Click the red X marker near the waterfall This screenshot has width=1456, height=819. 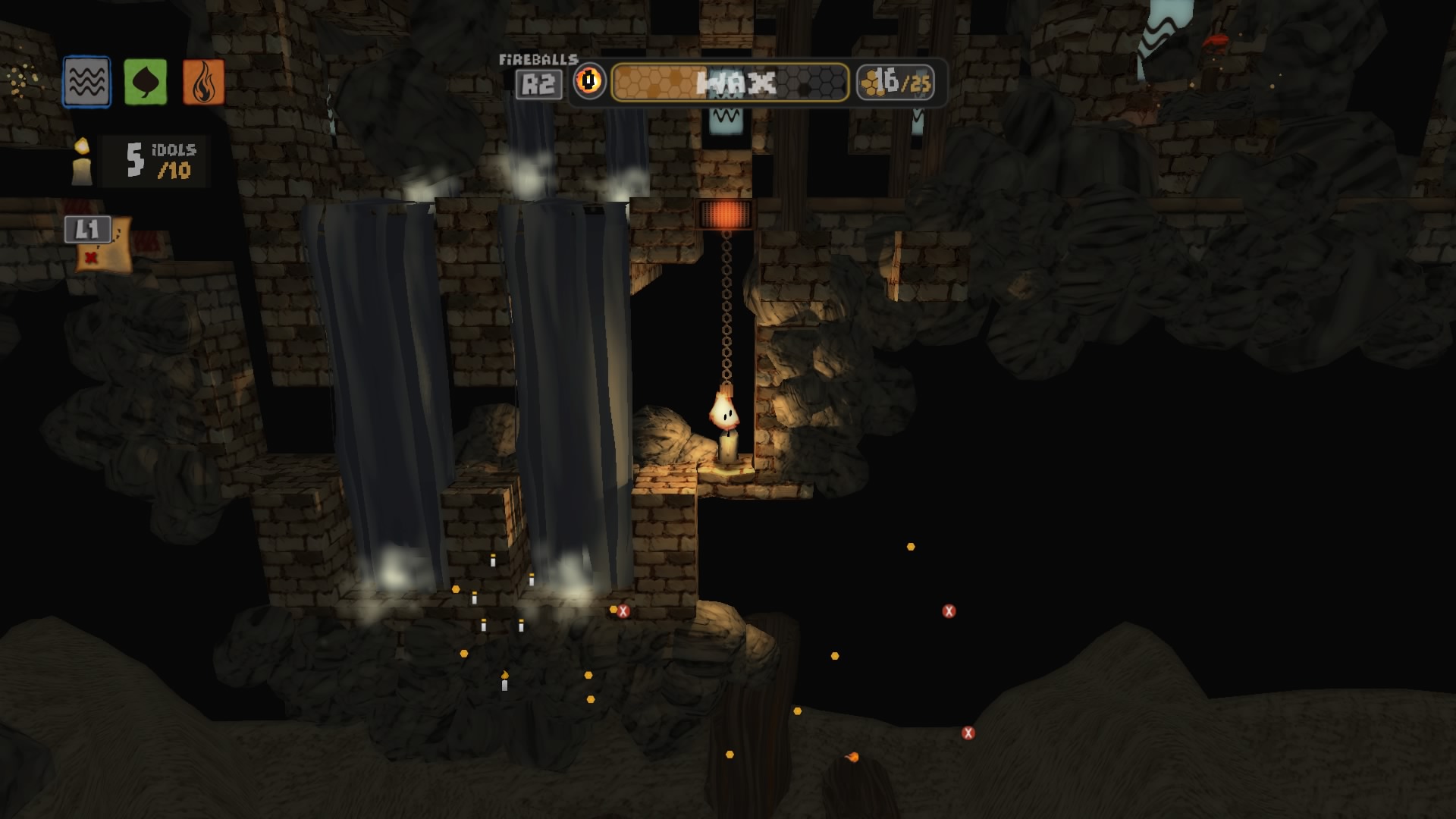point(621,609)
